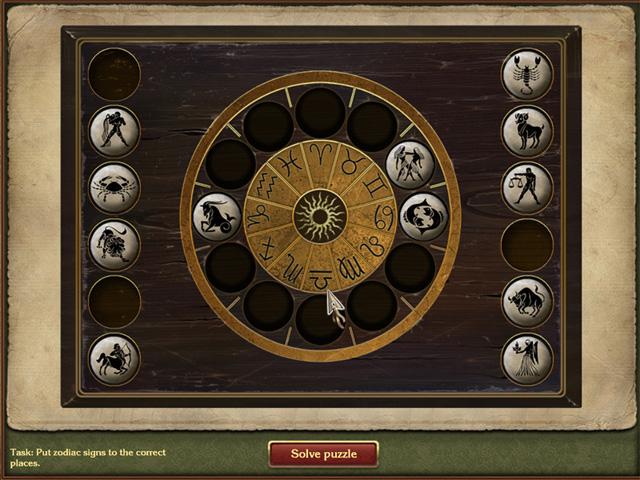Click the Gemini twins token on the wheel
Screen dimensions: 640x480
[410, 164]
